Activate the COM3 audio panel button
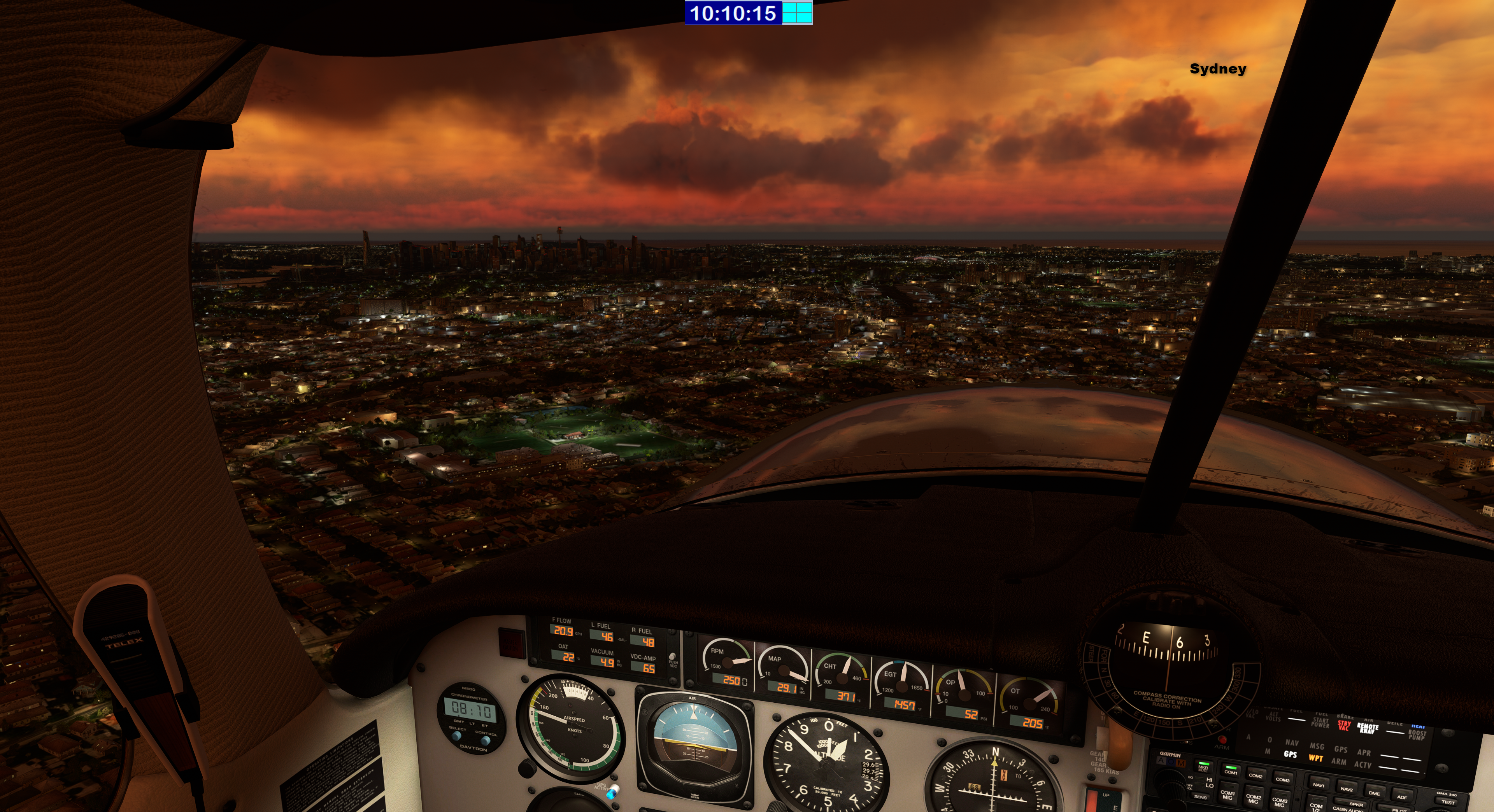 pyautogui.click(x=1282, y=779)
